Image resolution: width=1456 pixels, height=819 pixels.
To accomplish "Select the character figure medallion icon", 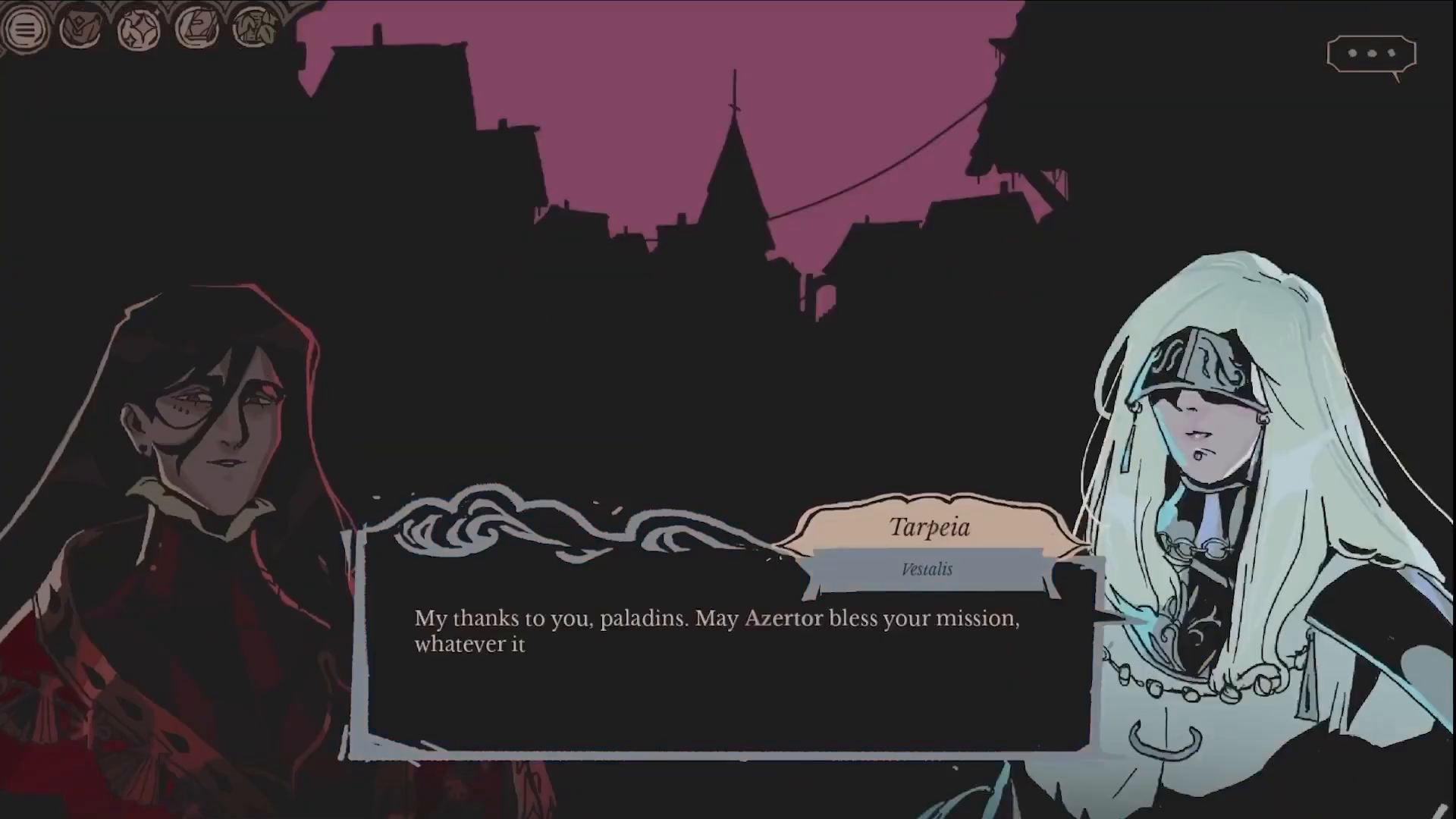I will coord(81,27).
